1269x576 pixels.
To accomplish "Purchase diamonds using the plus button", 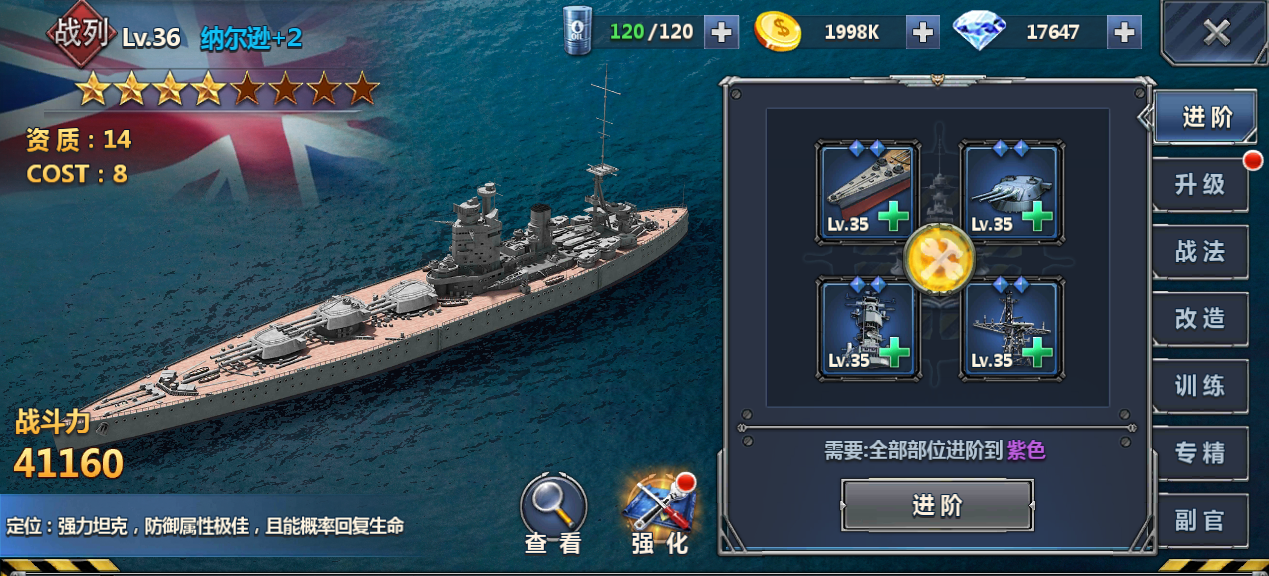I will pyautogui.click(x=1125, y=32).
